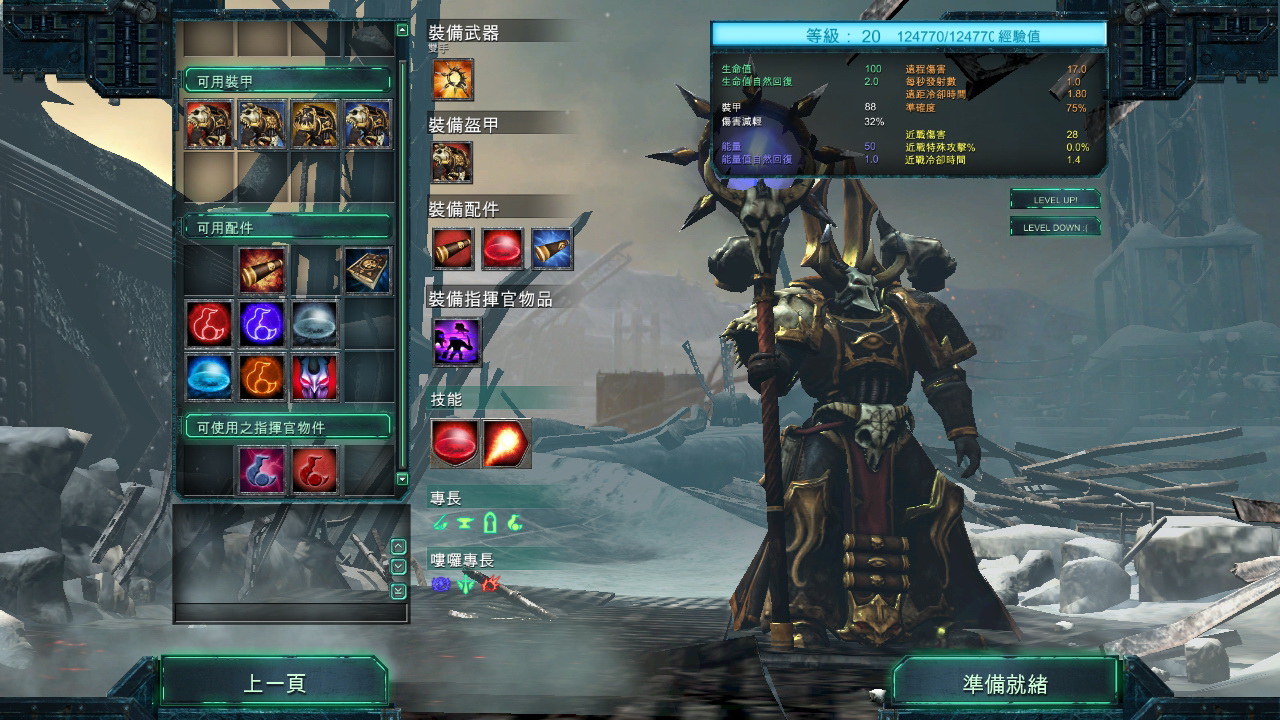The height and width of the screenshot is (720, 1280).
Task: Select the equipped spiked staff weapon
Action: (453, 79)
